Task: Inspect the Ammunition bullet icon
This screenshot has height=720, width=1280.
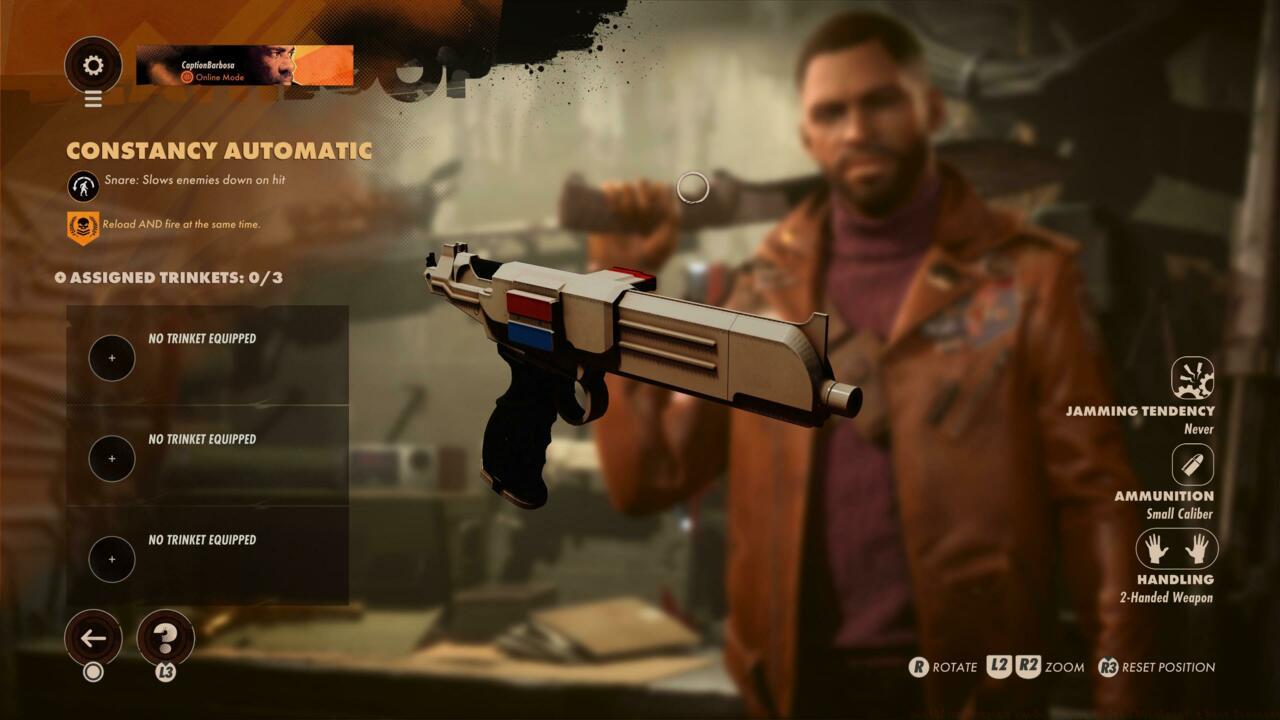Action: pos(1192,465)
